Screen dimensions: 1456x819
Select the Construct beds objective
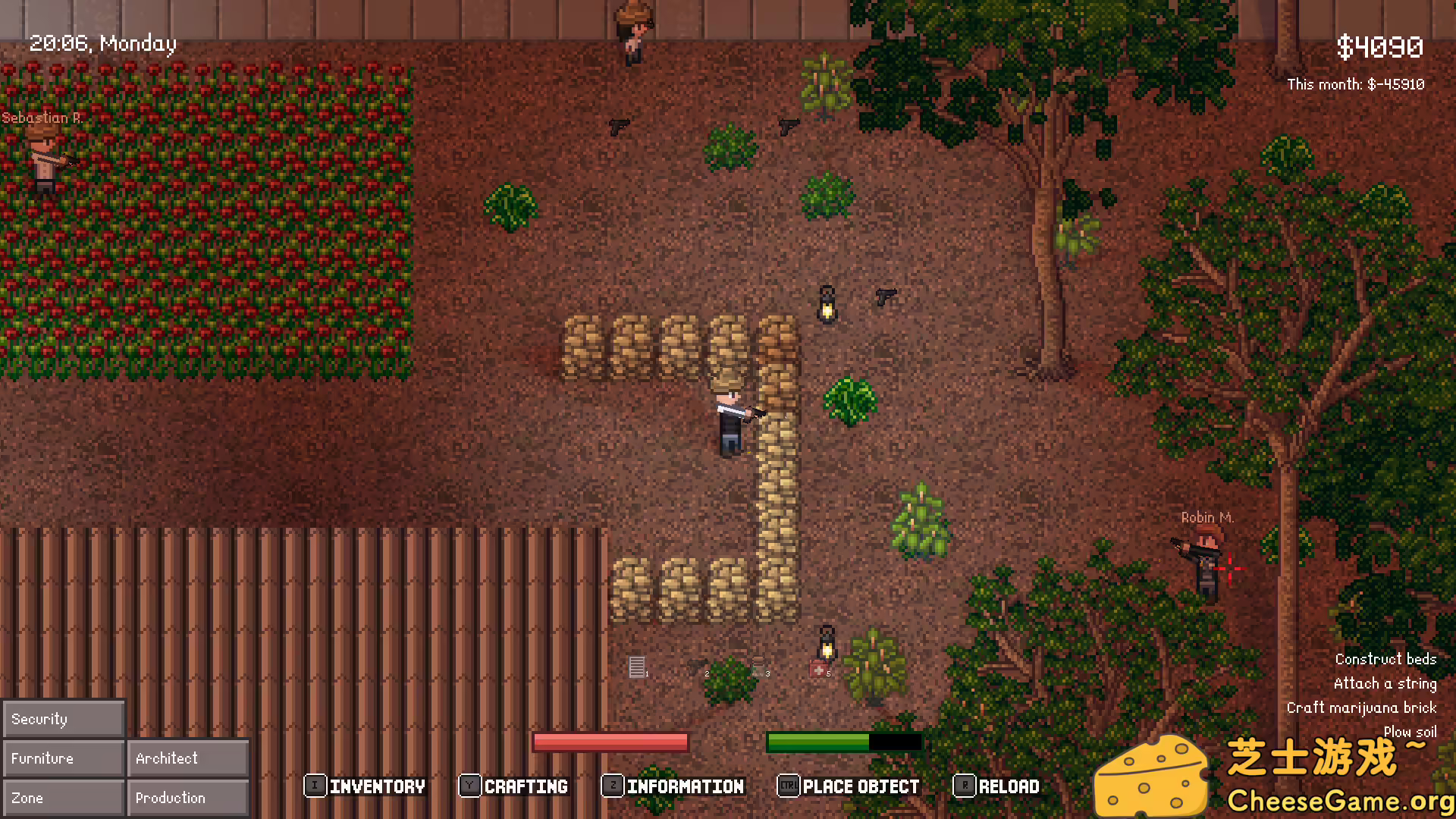tap(1385, 659)
